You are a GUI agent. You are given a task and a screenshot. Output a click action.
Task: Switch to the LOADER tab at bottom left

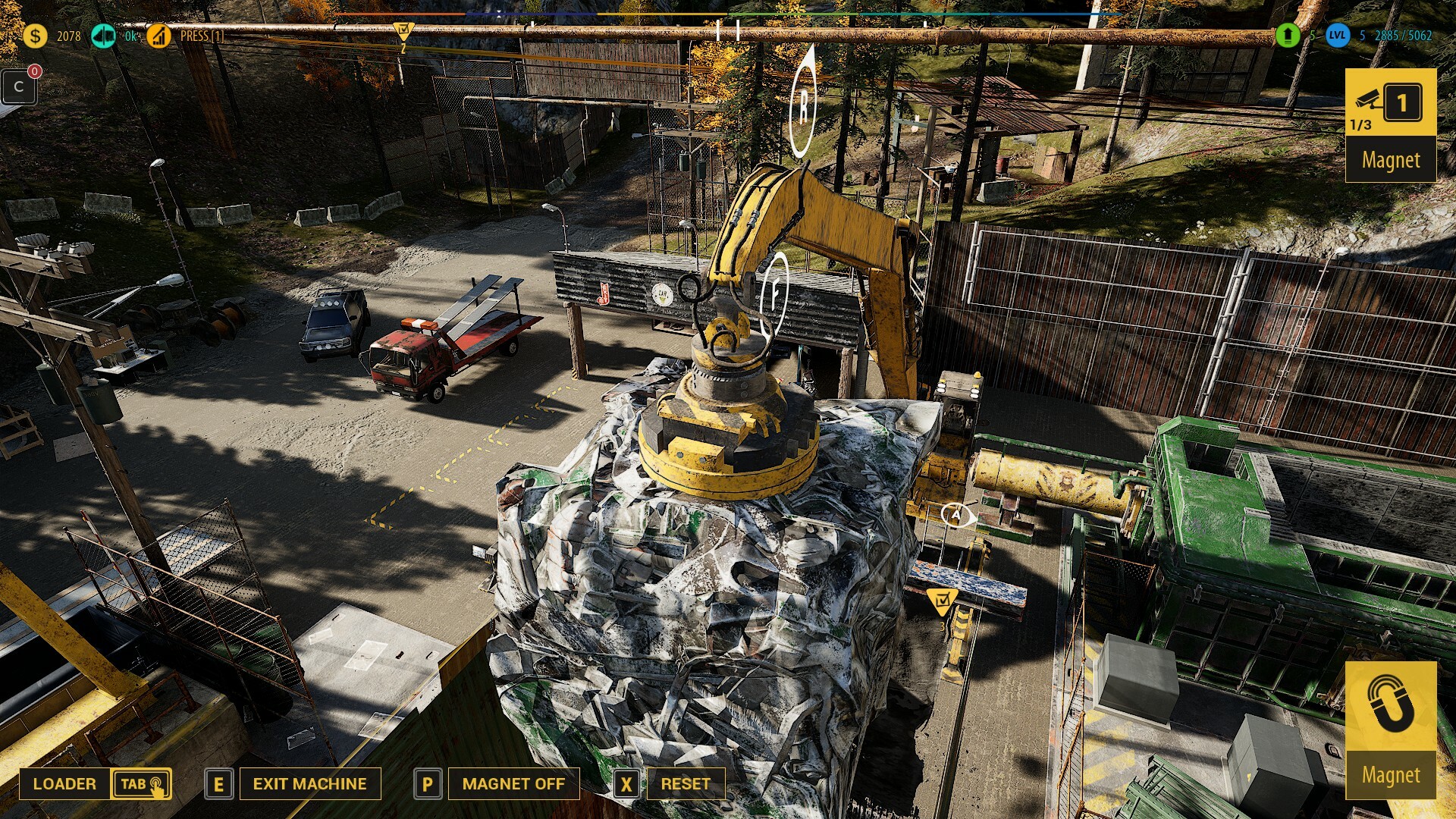64,784
